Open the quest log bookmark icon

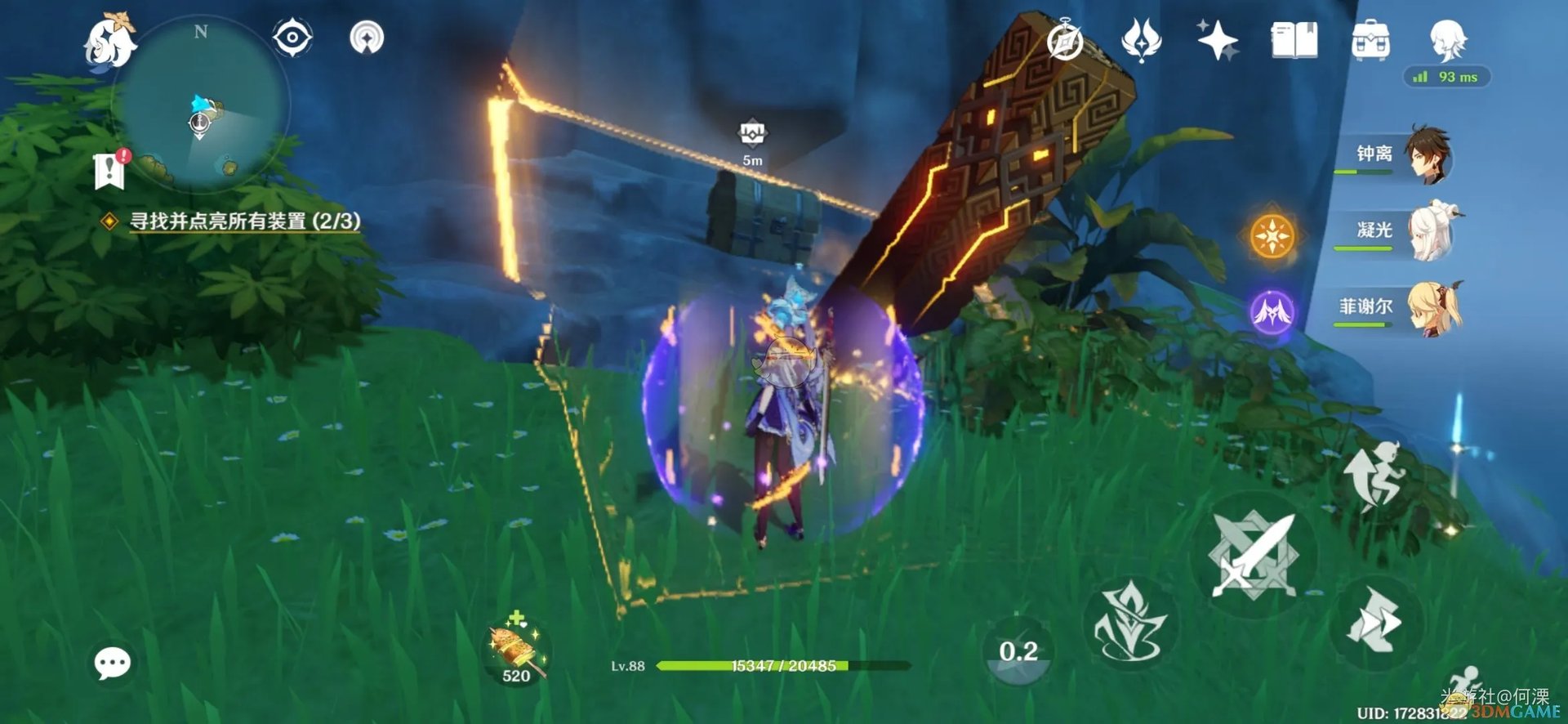(x=109, y=170)
